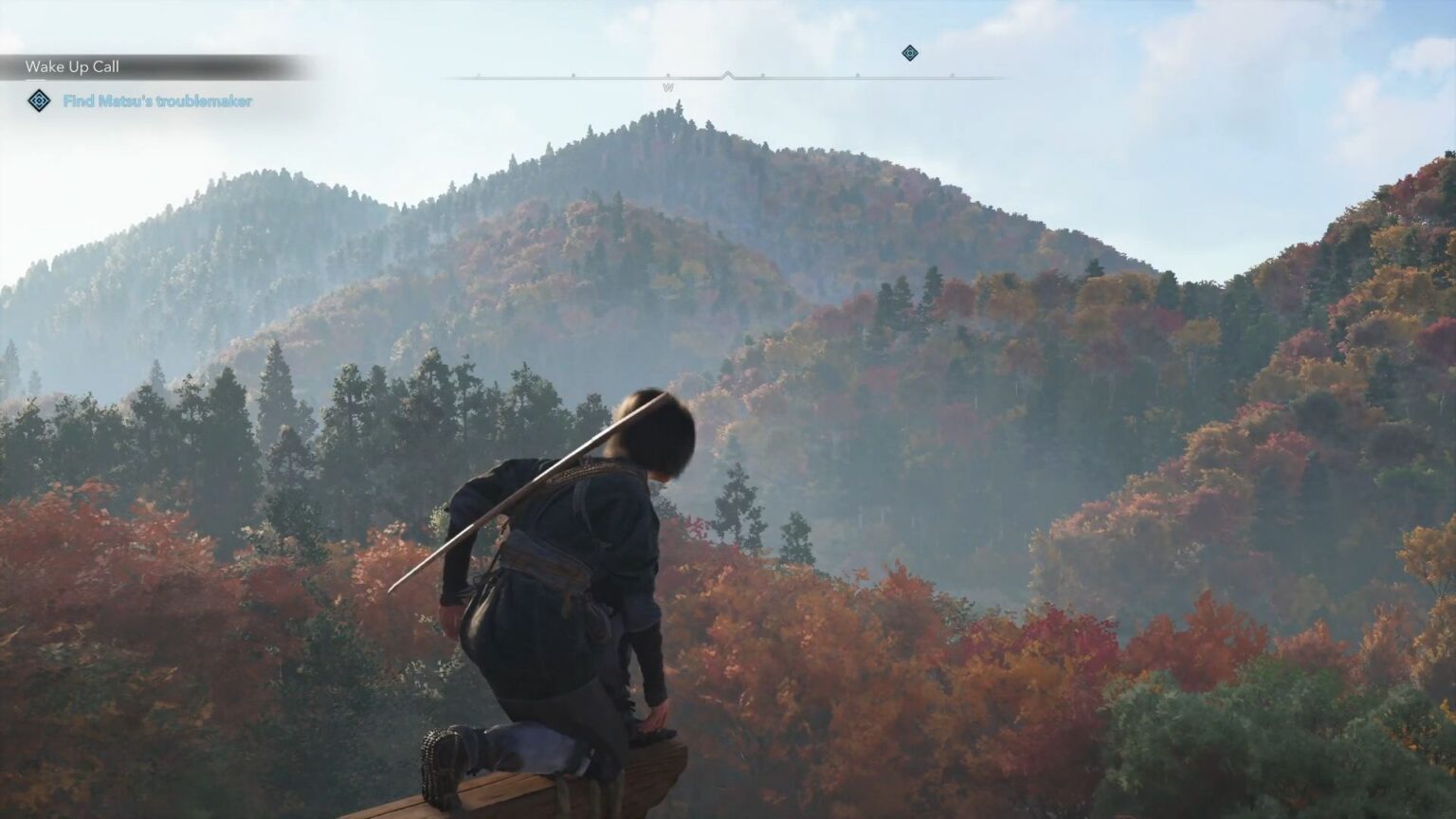
Task: Select the quest title bar at top left
Action: (74, 67)
